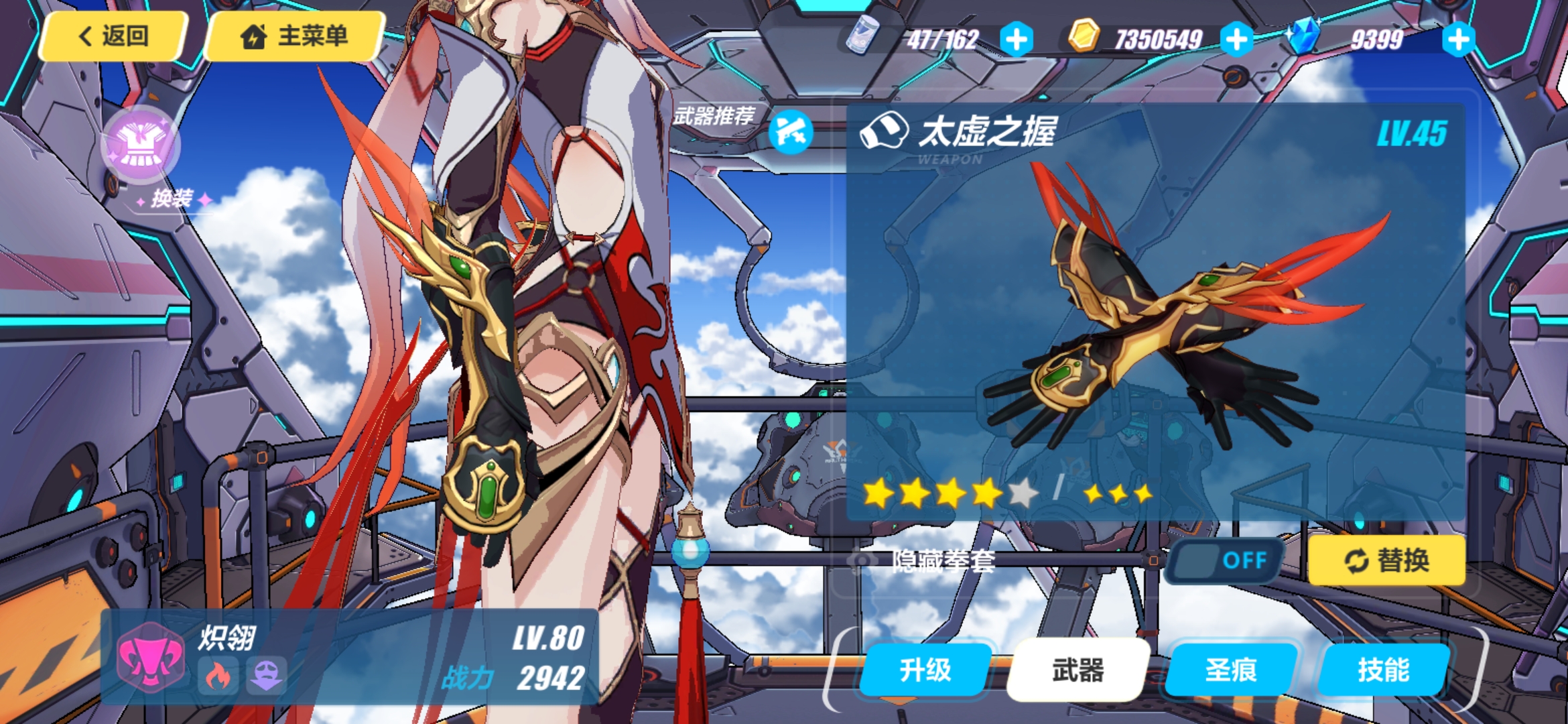
Task: Switch to the 升级 level up tab
Action: point(925,670)
